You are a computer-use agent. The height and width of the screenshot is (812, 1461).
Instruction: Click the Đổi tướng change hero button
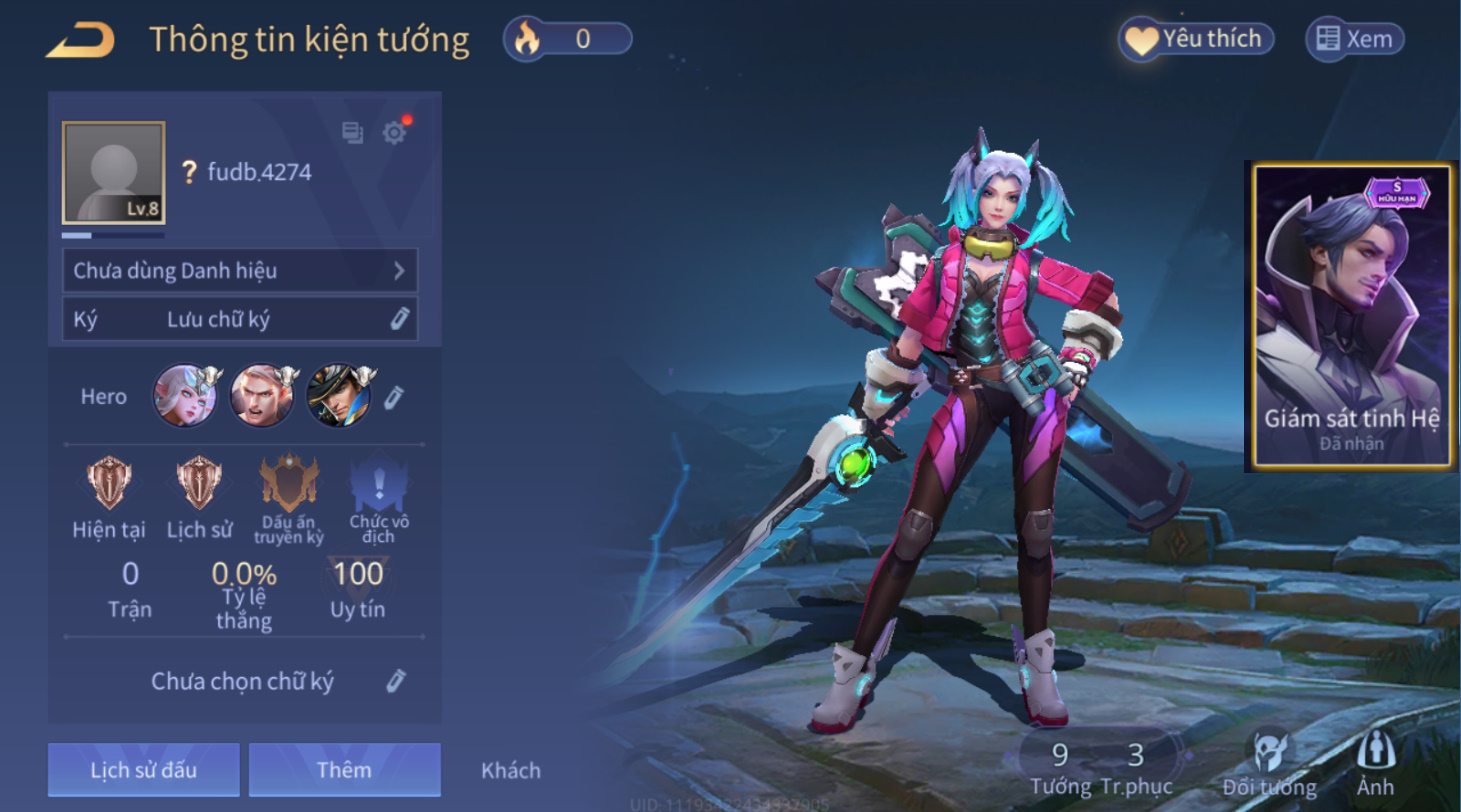(x=1269, y=763)
